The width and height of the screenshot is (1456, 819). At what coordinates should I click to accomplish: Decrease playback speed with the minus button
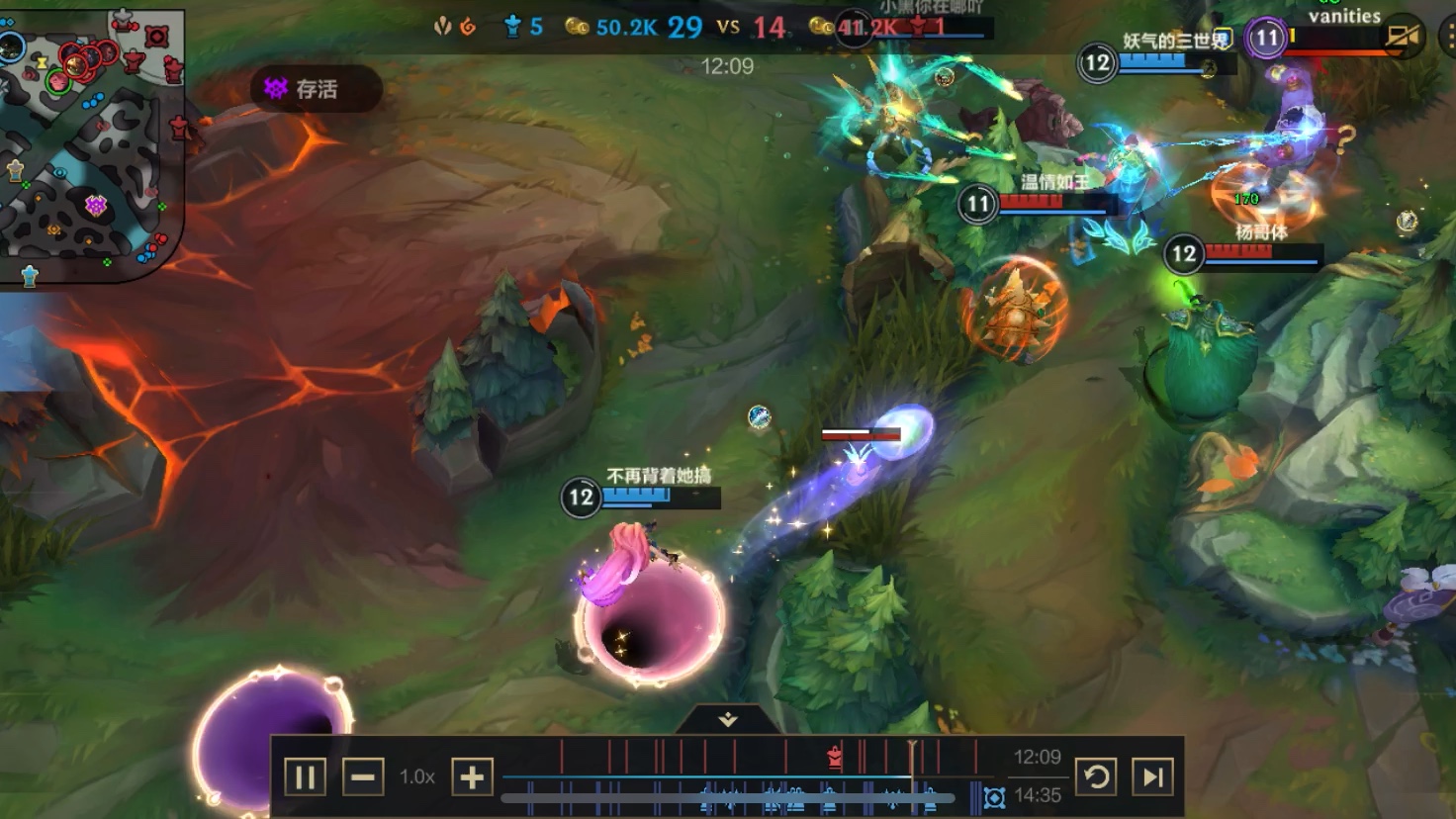click(362, 777)
